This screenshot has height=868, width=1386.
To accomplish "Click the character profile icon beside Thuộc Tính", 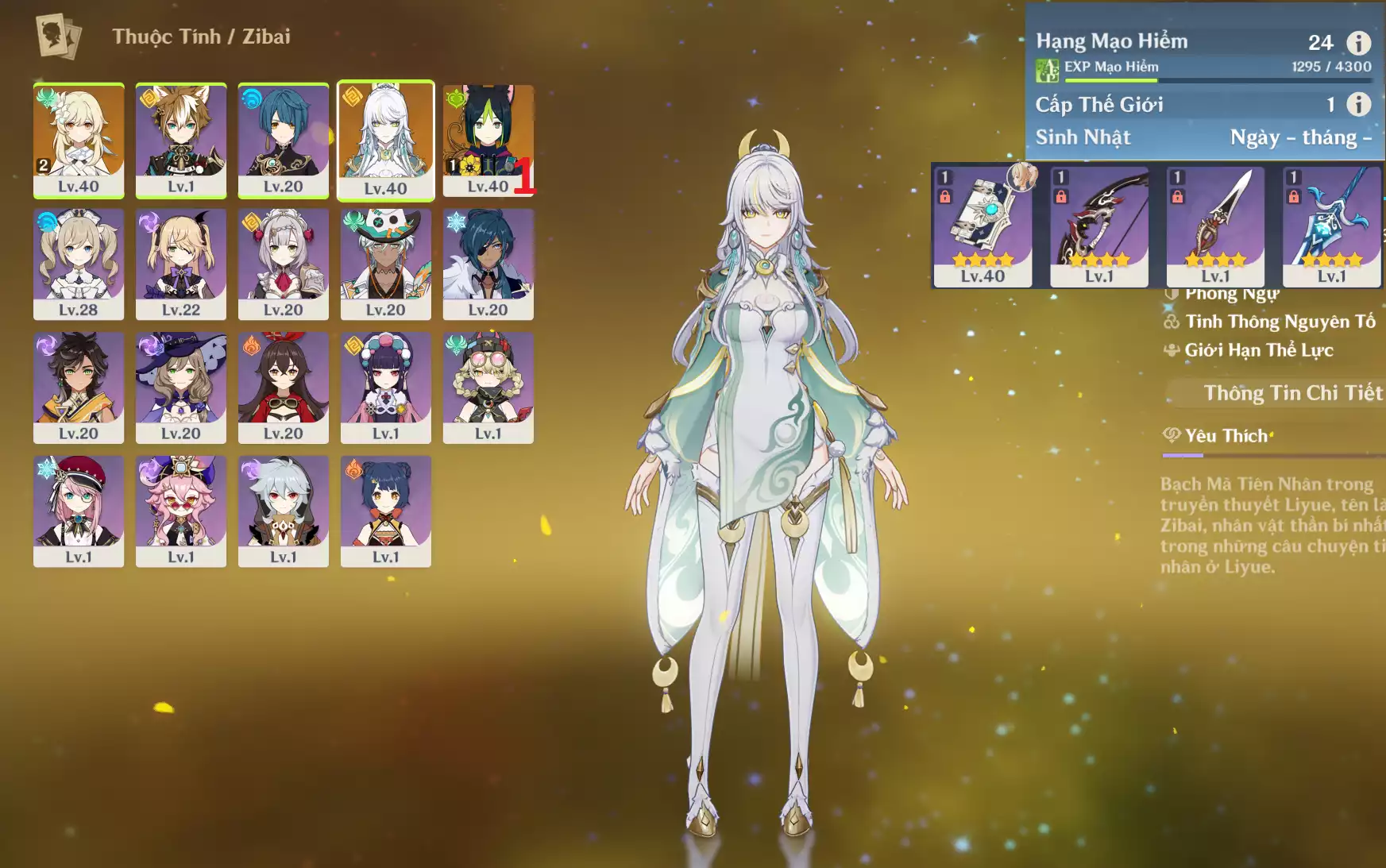I will click(x=58, y=37).
